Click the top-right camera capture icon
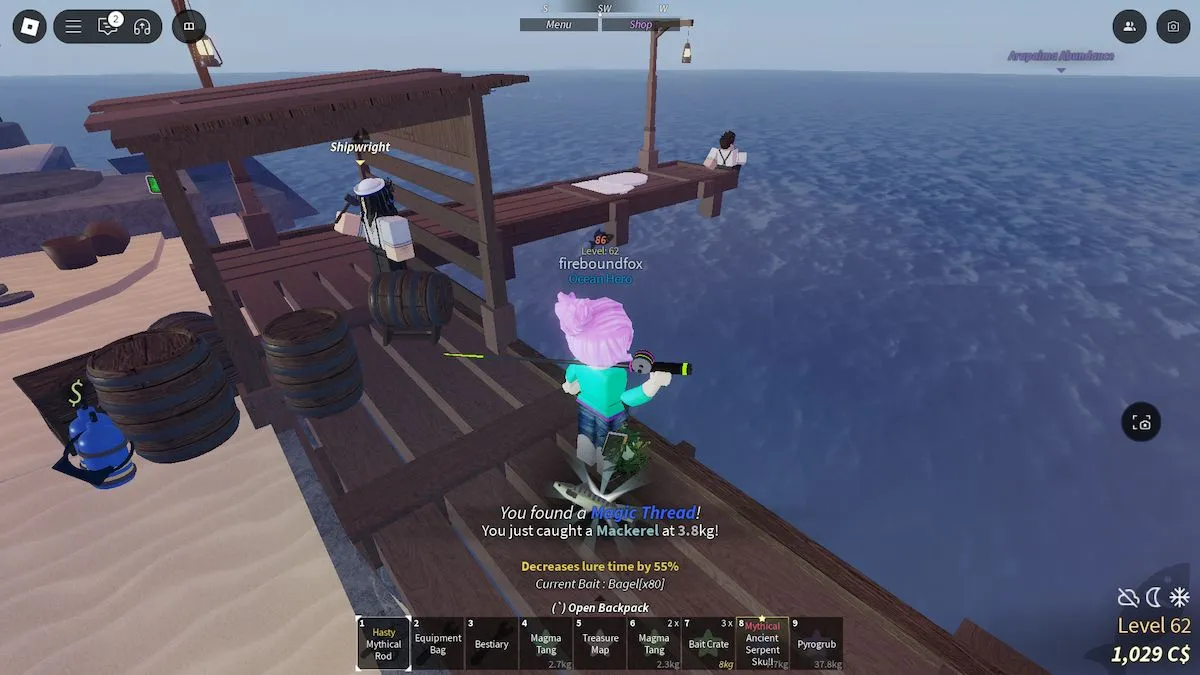 [x=1173, y=27]
